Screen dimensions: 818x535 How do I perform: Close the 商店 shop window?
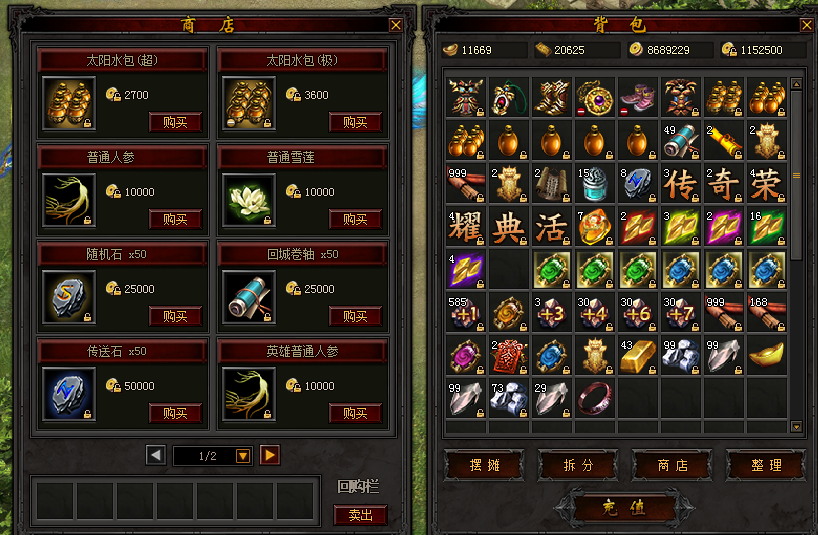[x=397, y=25]
